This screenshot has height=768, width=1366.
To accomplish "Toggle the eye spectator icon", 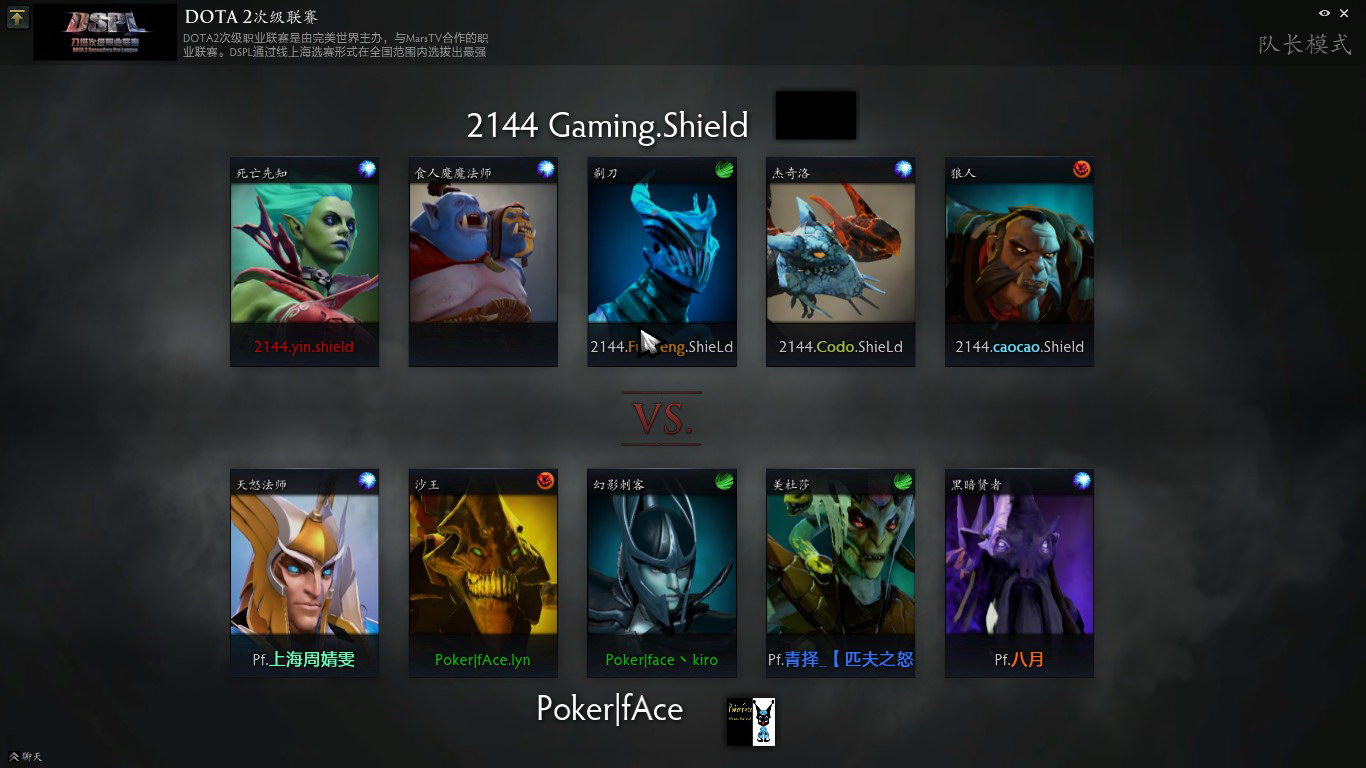I will click(x=1324, y=13).
